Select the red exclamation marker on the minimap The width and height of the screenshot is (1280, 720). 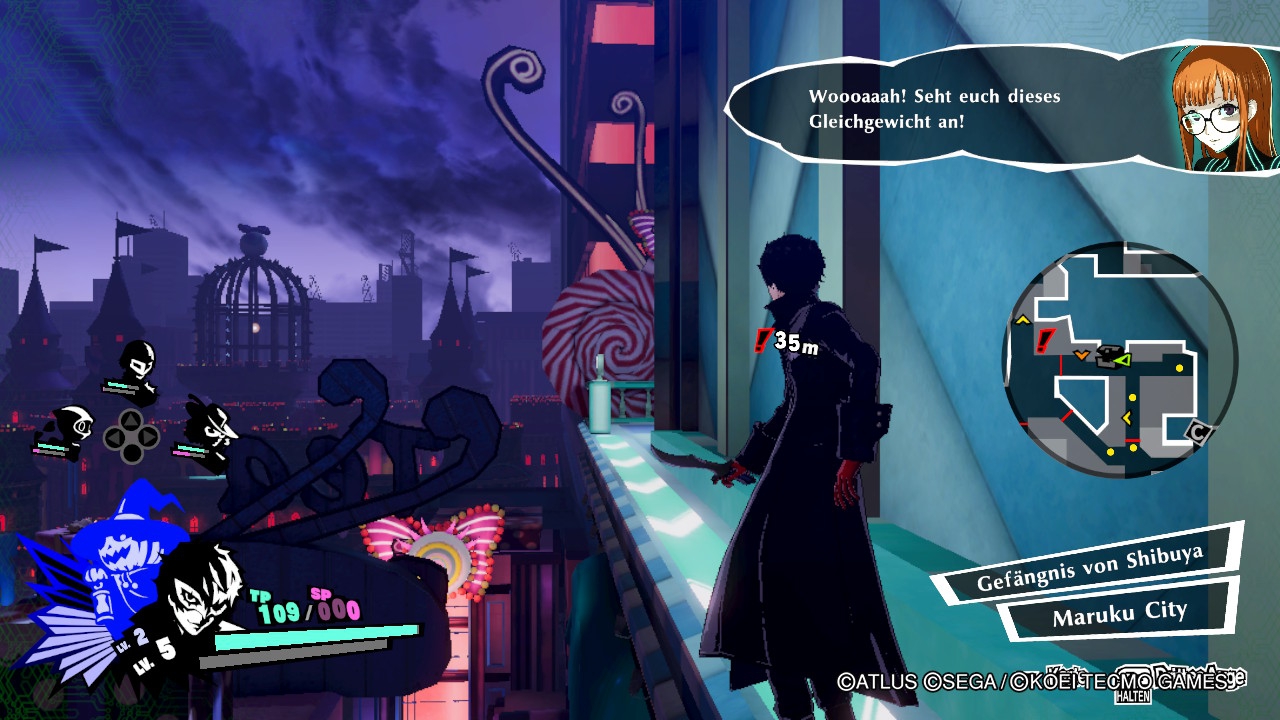click(x=1046, y=341)
